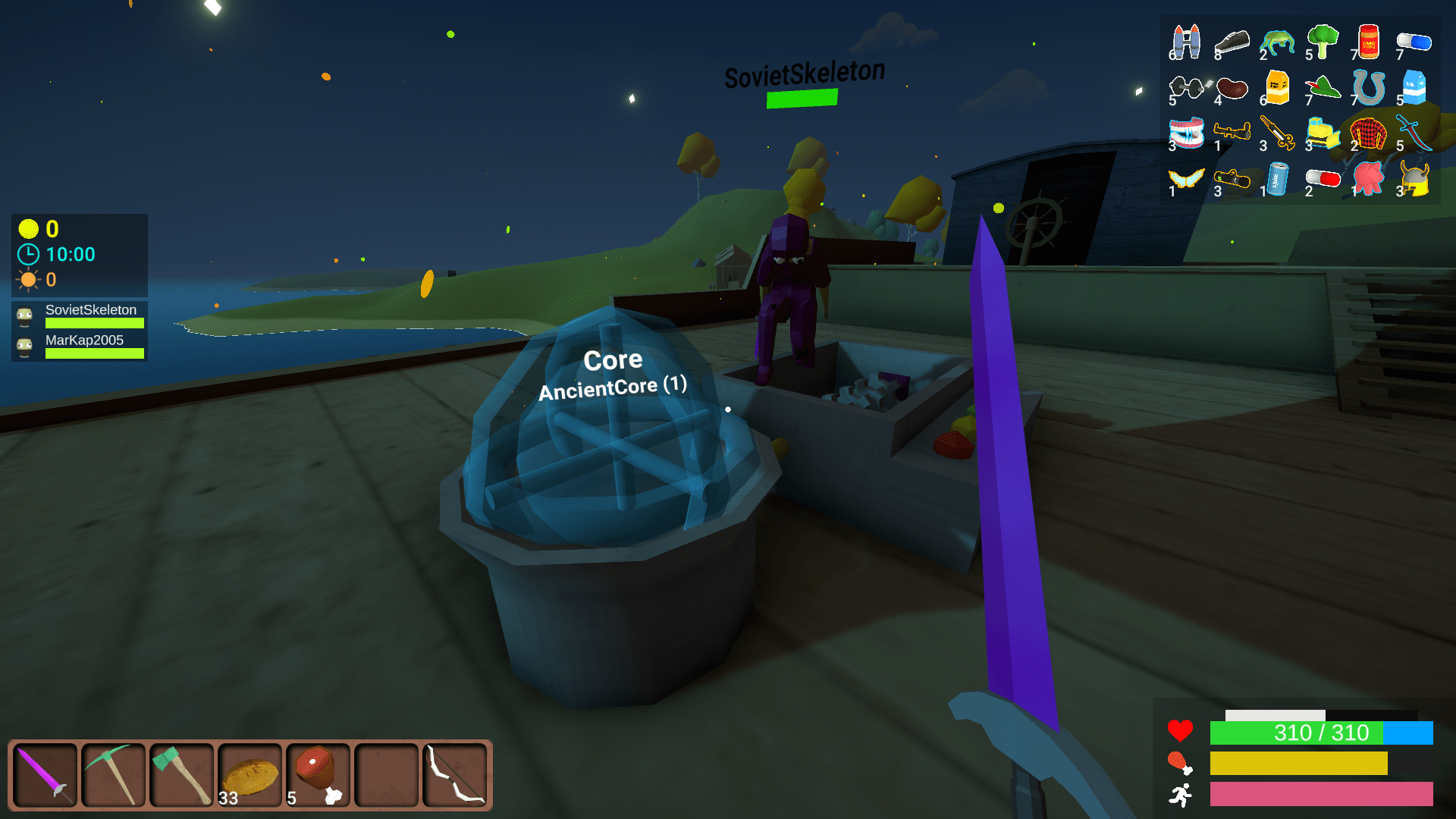Select the horseshoe item
The width and height of the screenshot is (1456, 819).
click(1369, 87)
